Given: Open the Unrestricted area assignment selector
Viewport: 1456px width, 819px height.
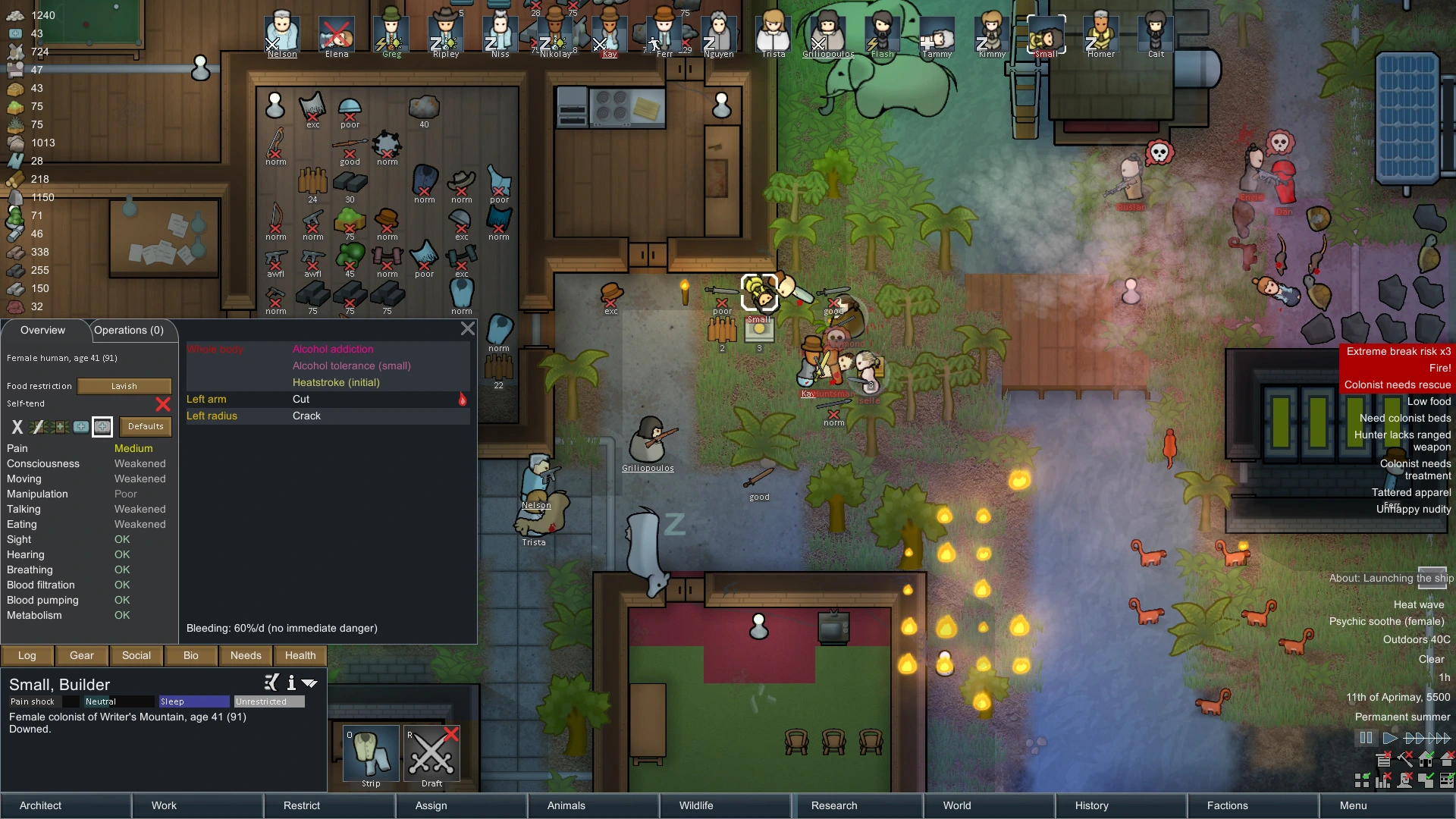Looking at the screenshot, I should click(x=269, y=701).
